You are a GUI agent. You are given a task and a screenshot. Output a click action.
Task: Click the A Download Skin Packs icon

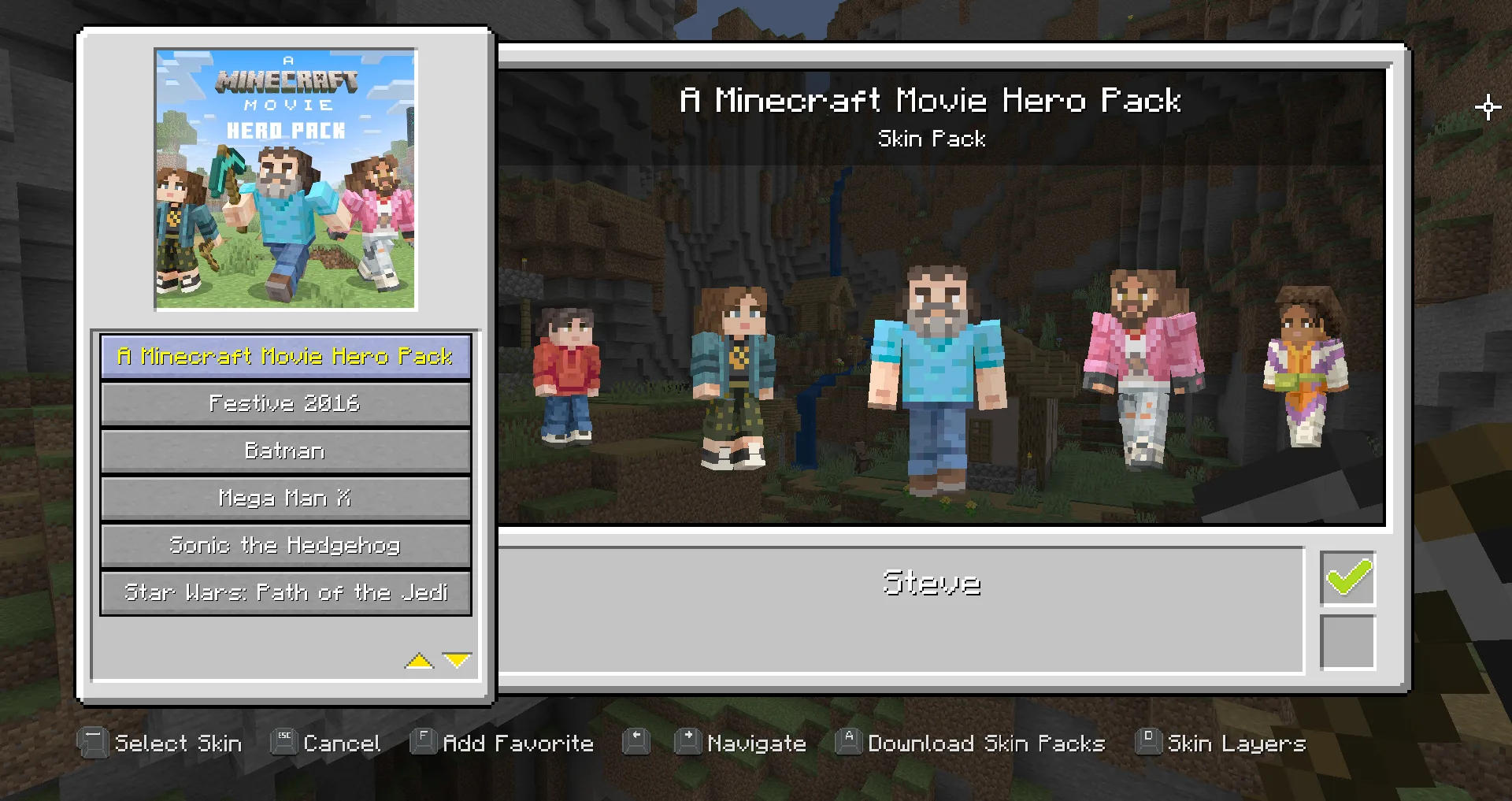tap(848, 741)
